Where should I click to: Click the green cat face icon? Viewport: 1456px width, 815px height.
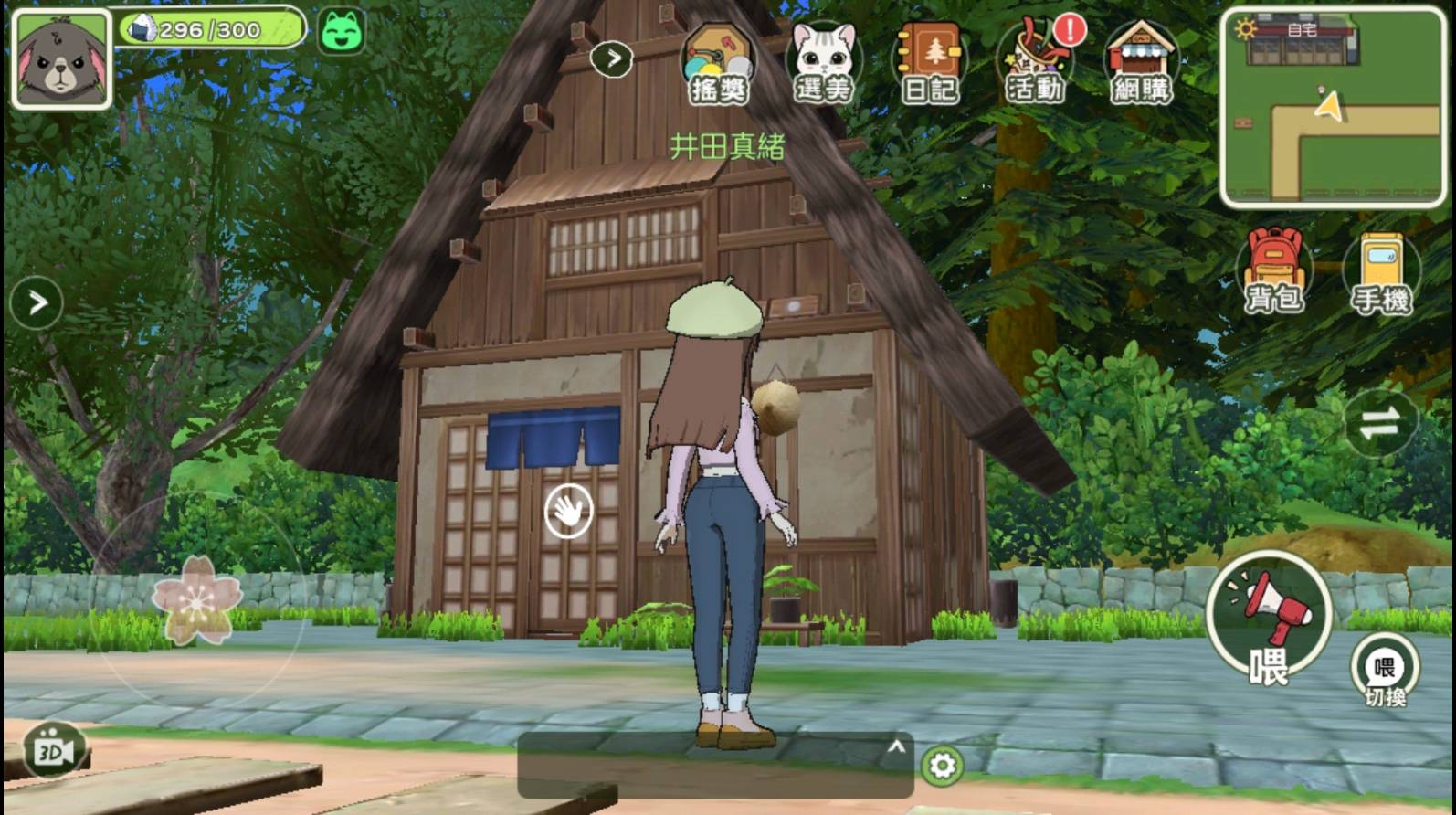(x=342, y=31)
